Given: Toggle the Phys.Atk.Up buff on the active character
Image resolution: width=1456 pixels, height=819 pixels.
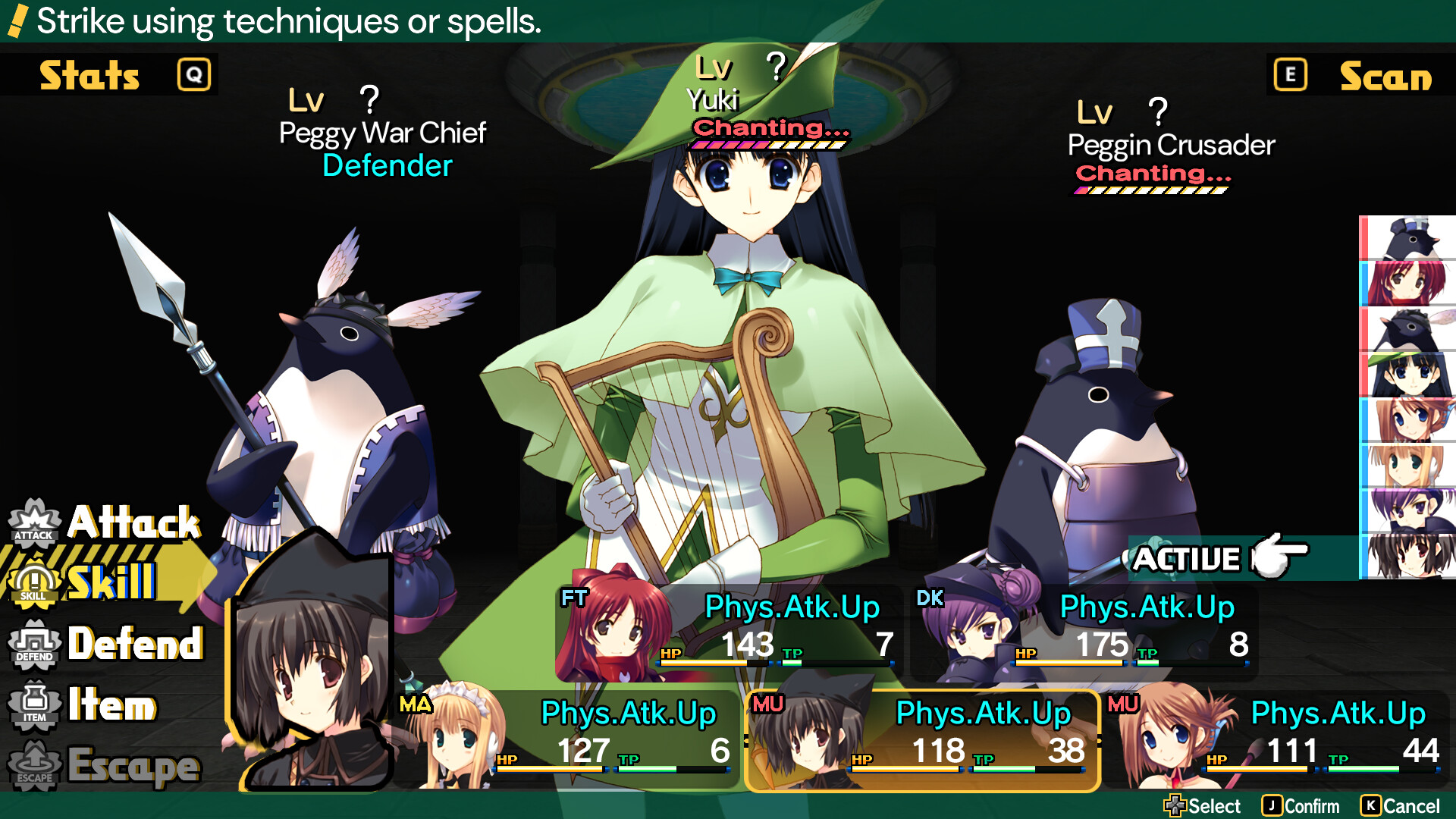Looking at the screenshot, I should (981, 713).
